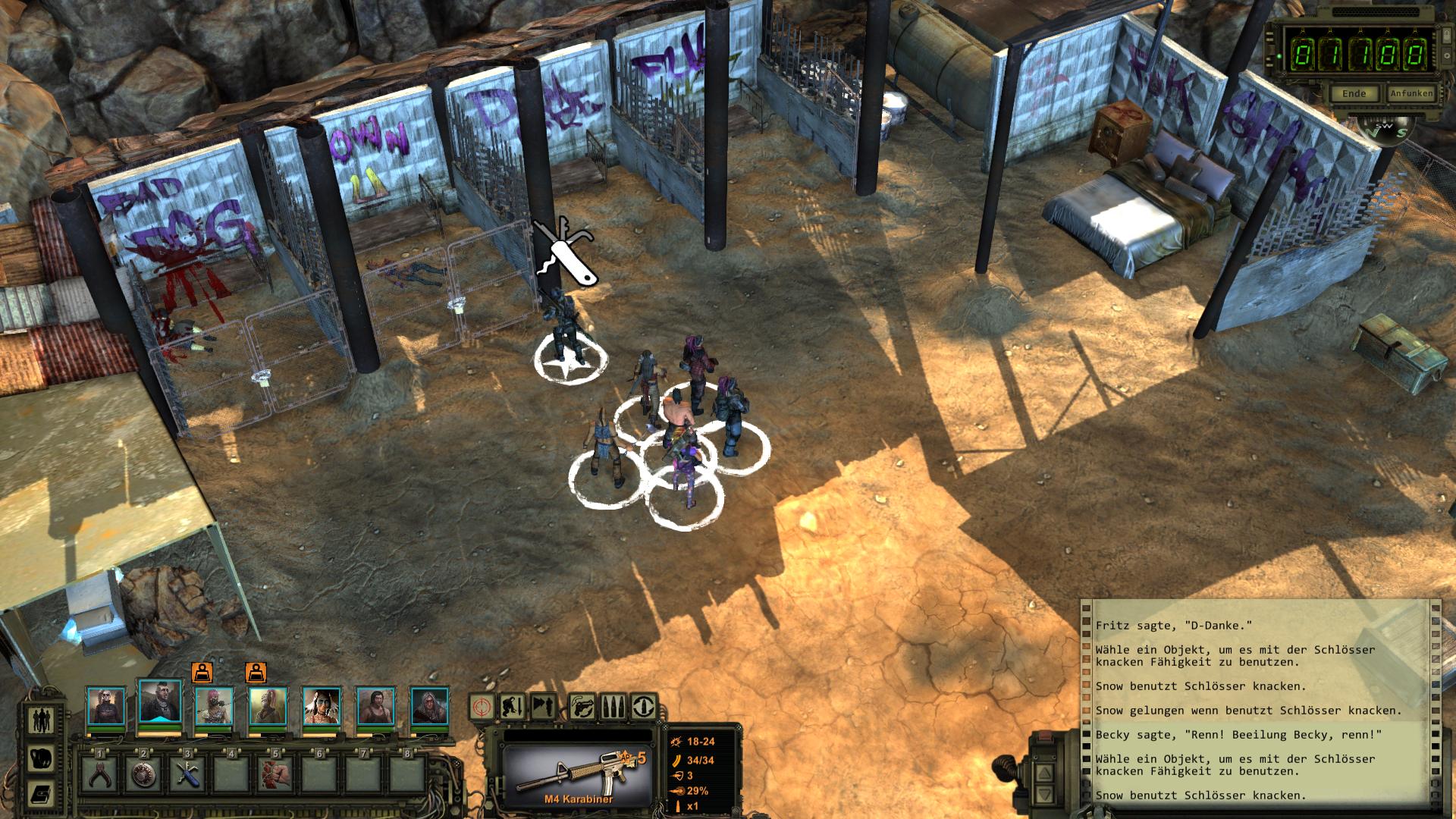The width and height of the screenshot is (1456, 819).
Task: Use the bloody fist skill slot
Action: point(276,774)
